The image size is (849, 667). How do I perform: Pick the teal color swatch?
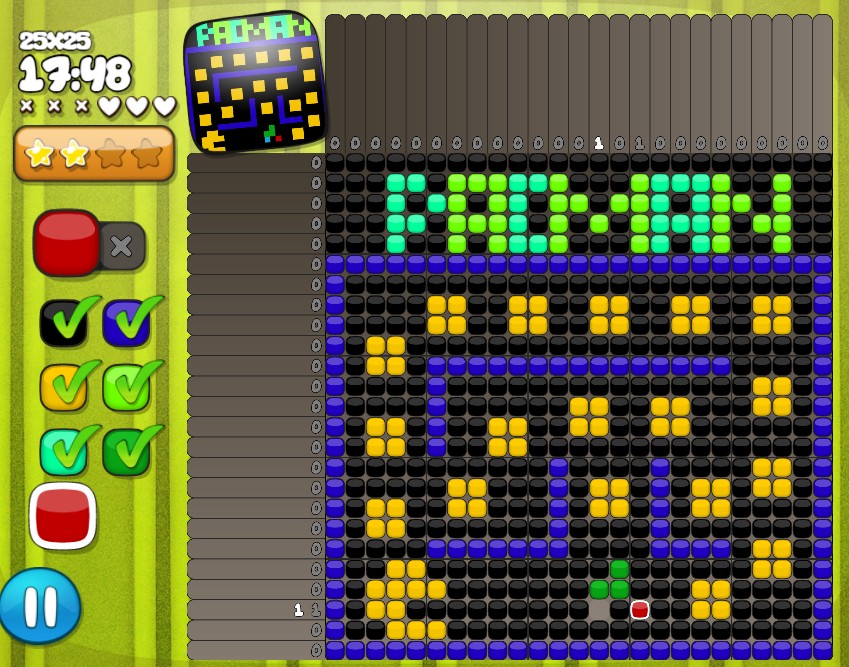pyautogui.click(x=64, y=451)
